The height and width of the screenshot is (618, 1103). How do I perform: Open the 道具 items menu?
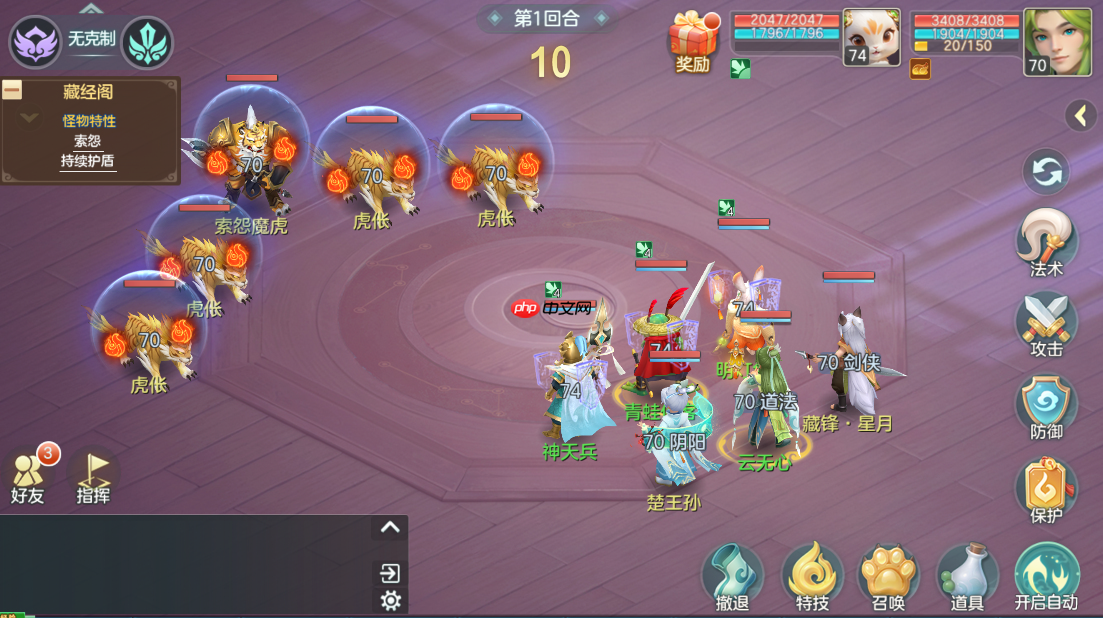[966, 577]
